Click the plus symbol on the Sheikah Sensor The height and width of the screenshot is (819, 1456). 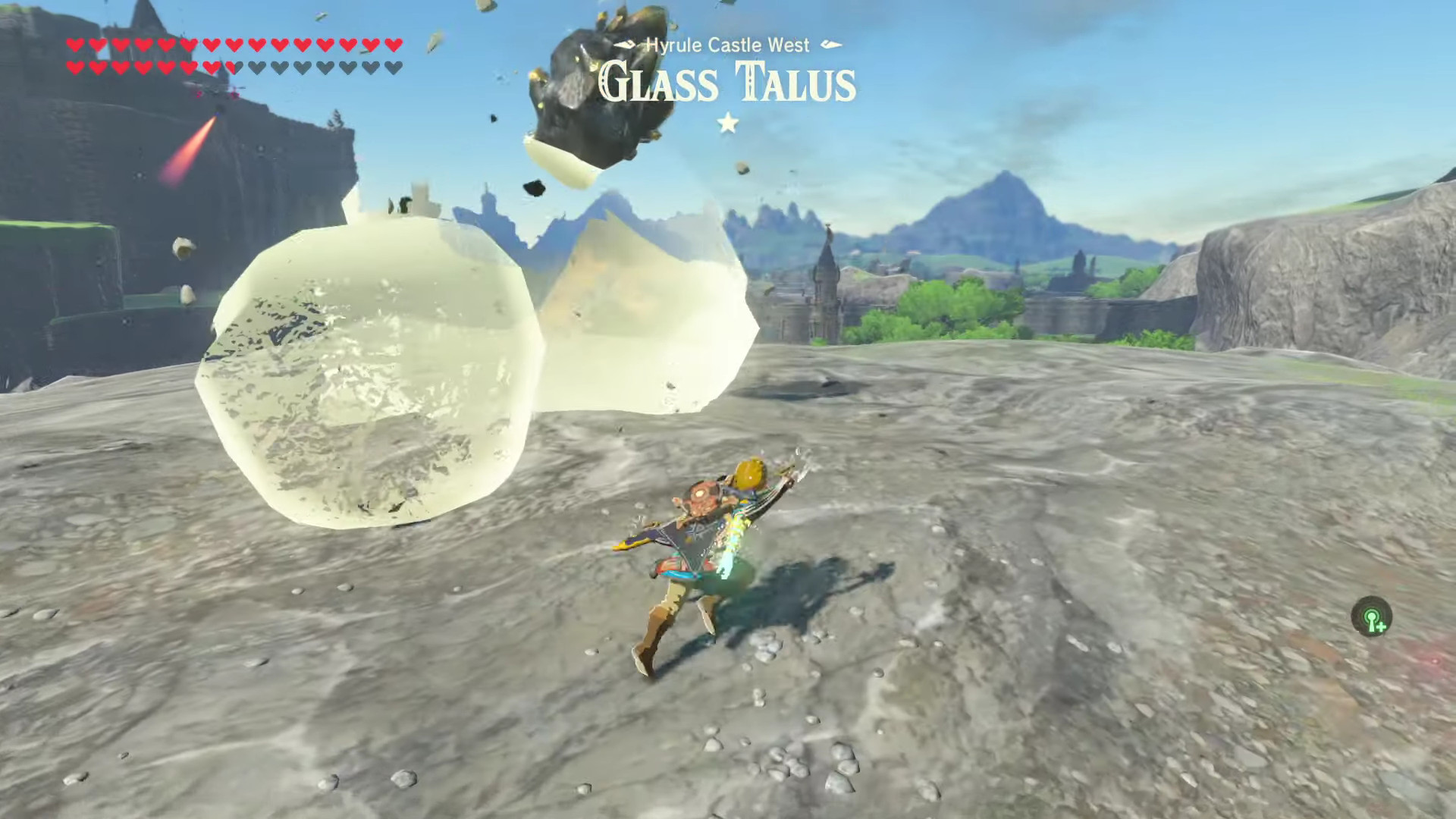[1382, 626]
